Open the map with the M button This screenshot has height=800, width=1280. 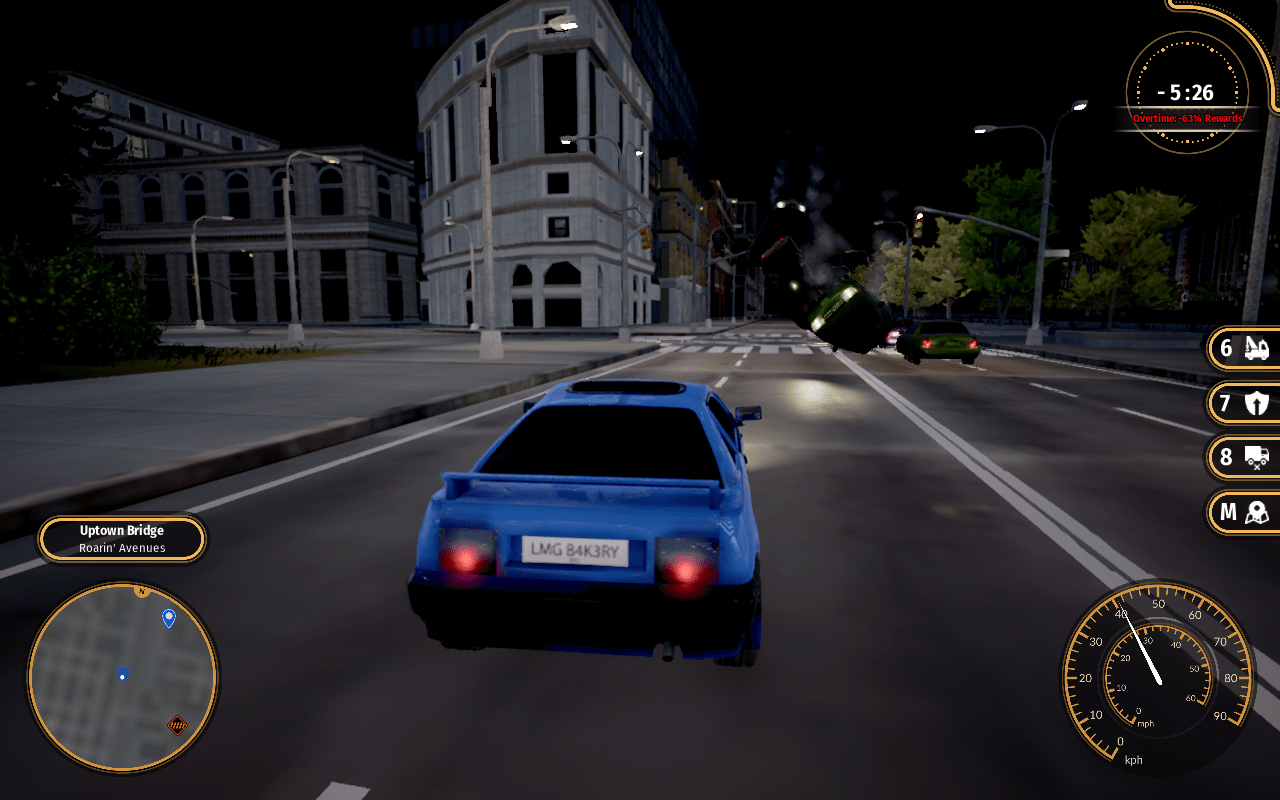[x=1244, y=513]
